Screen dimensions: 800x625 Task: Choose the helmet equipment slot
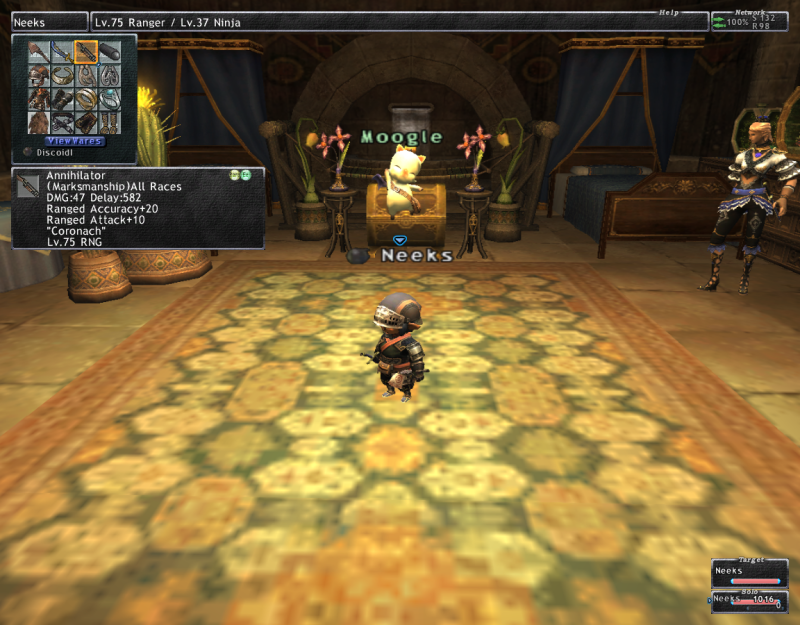(39, 75)
